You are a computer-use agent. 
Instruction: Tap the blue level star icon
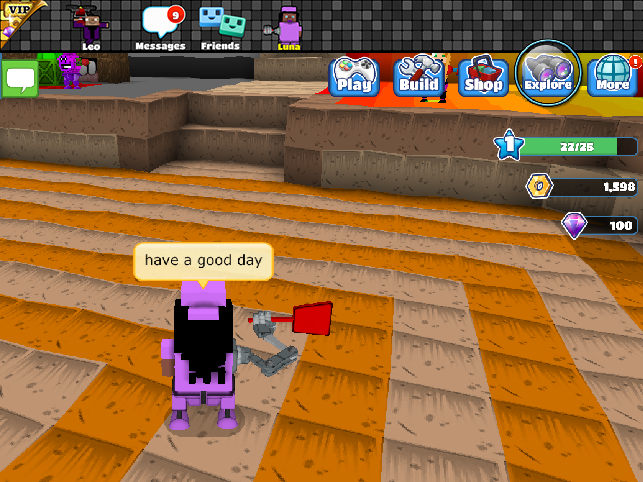pyautogui.click(x=509, y=146)
